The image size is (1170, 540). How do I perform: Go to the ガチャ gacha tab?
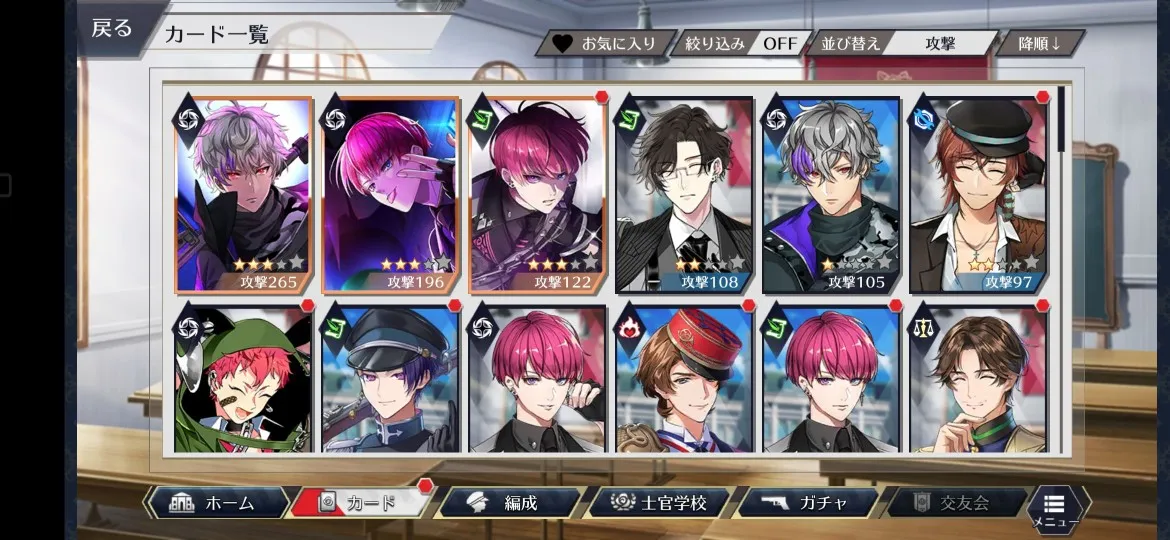[x=808, y=503]
